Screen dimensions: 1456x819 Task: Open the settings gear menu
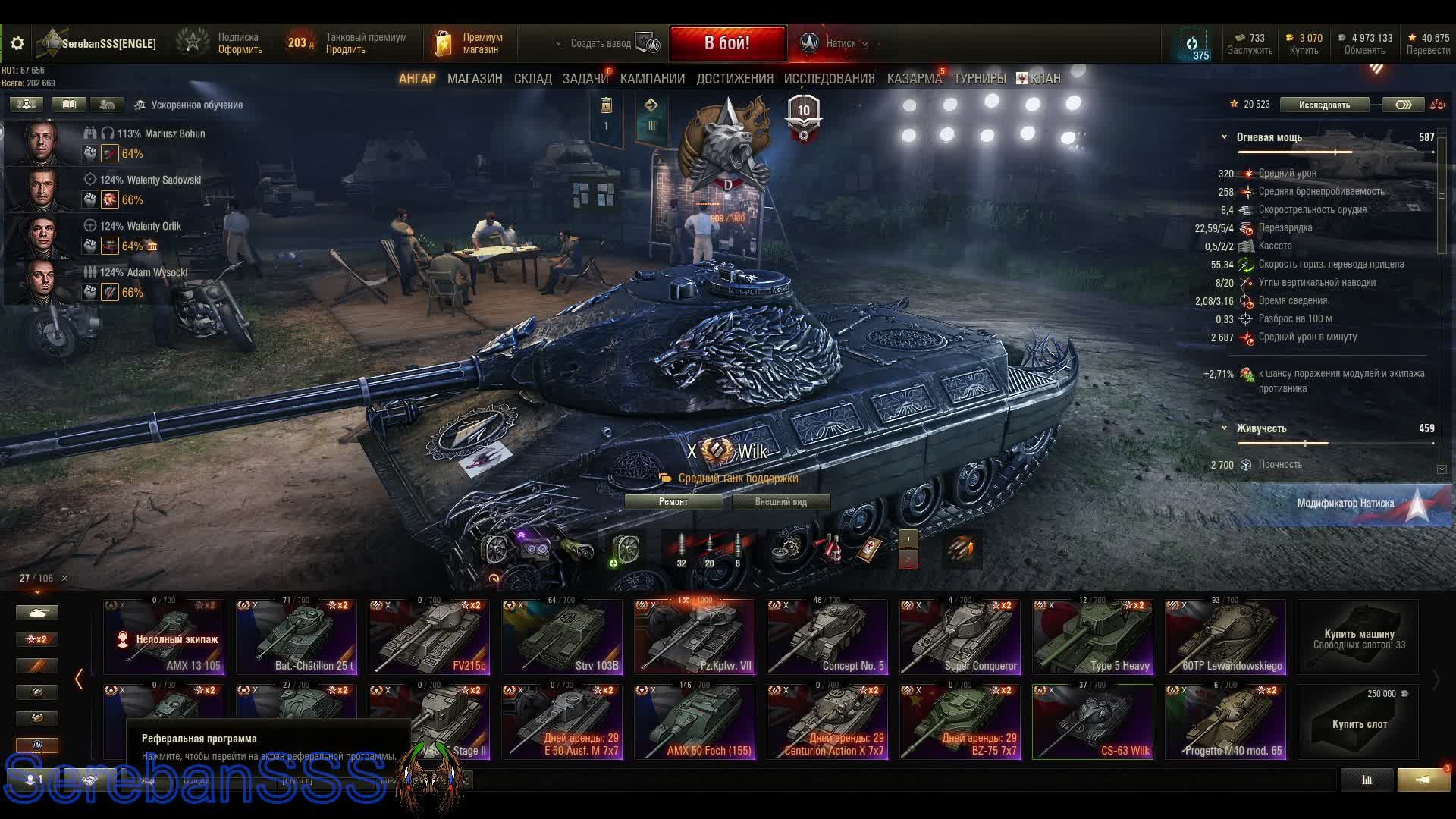[17, 43]
